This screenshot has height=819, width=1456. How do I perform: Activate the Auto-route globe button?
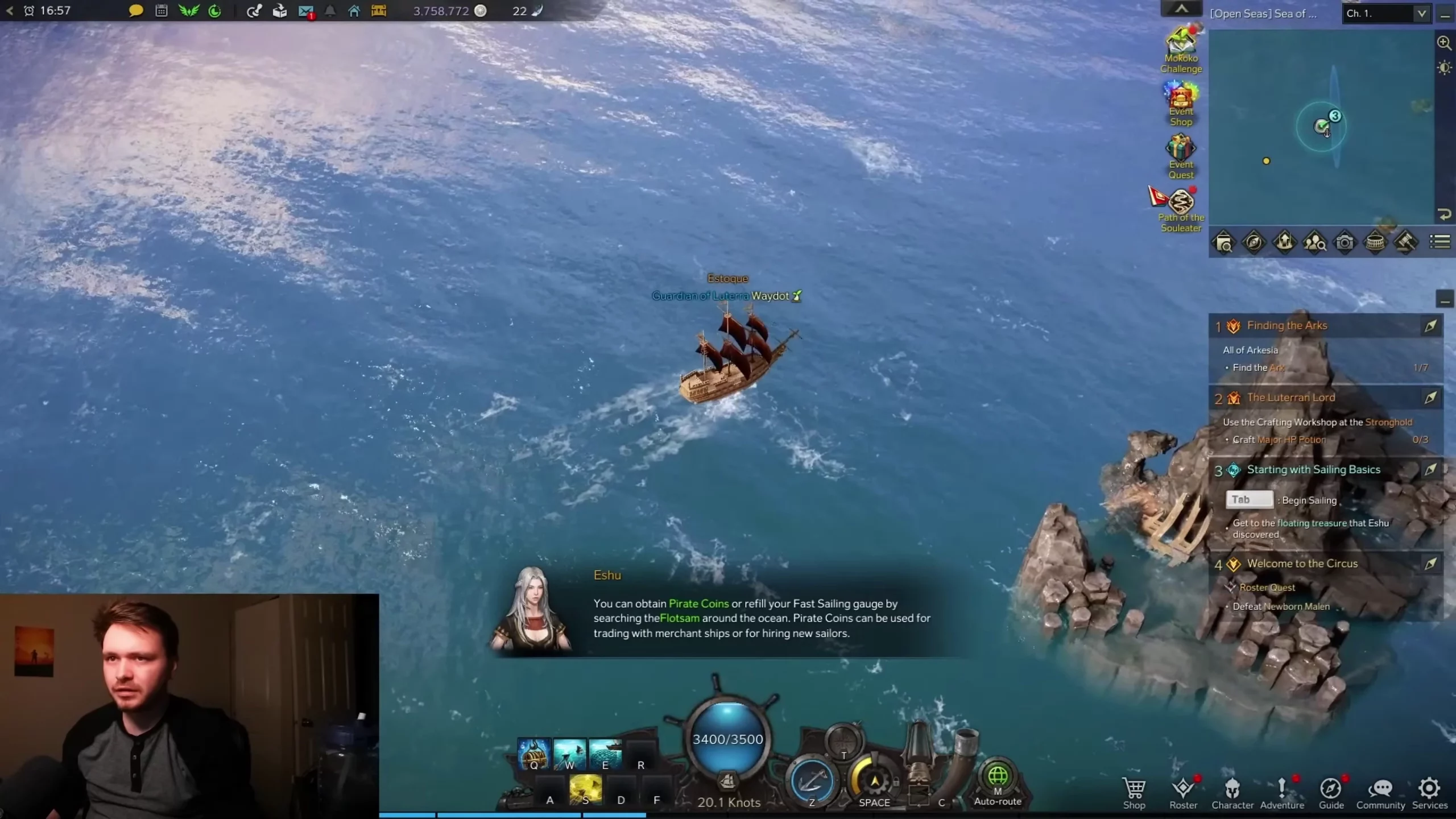pos(998,777)
